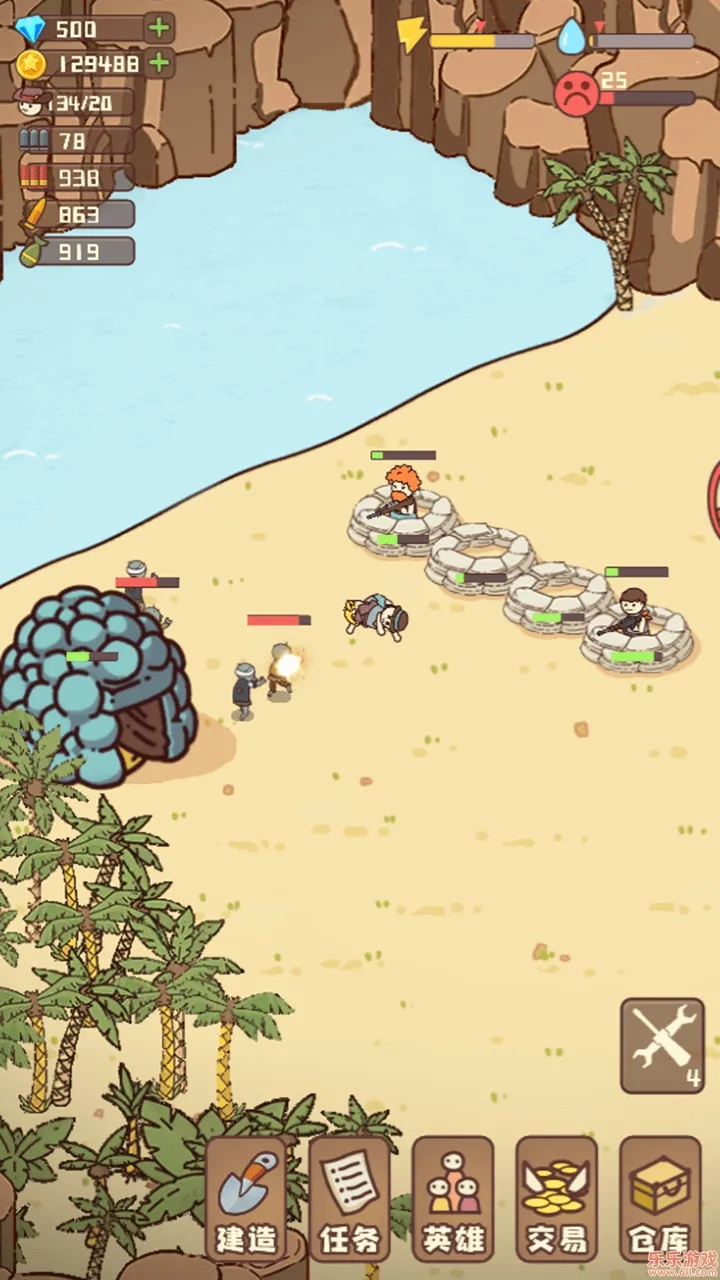The height and width of the screenshot is (1280, 720).
Task: Add diamonds with the green plus button
Action: (159, 28)
